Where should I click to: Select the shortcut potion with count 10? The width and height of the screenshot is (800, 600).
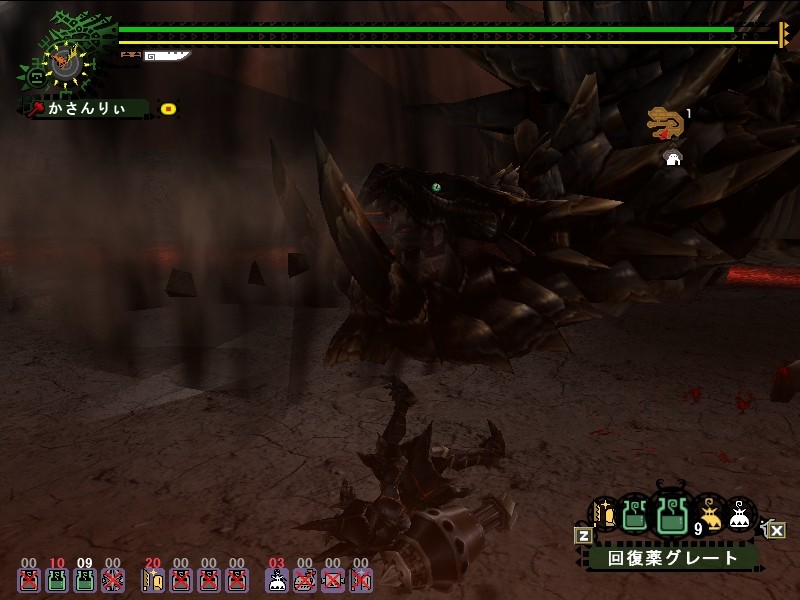(x=57, y=579)
